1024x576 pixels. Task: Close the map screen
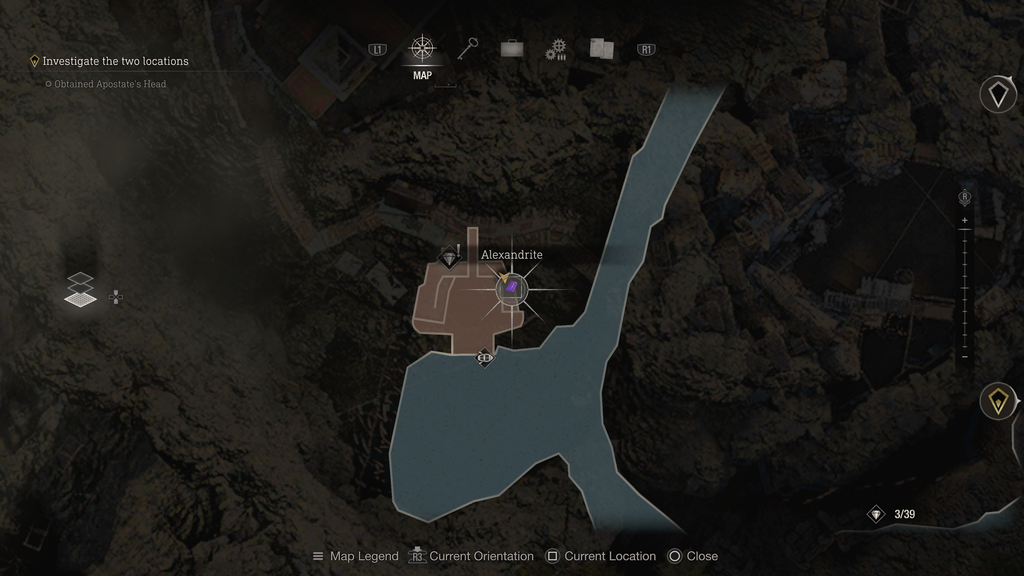692,556
